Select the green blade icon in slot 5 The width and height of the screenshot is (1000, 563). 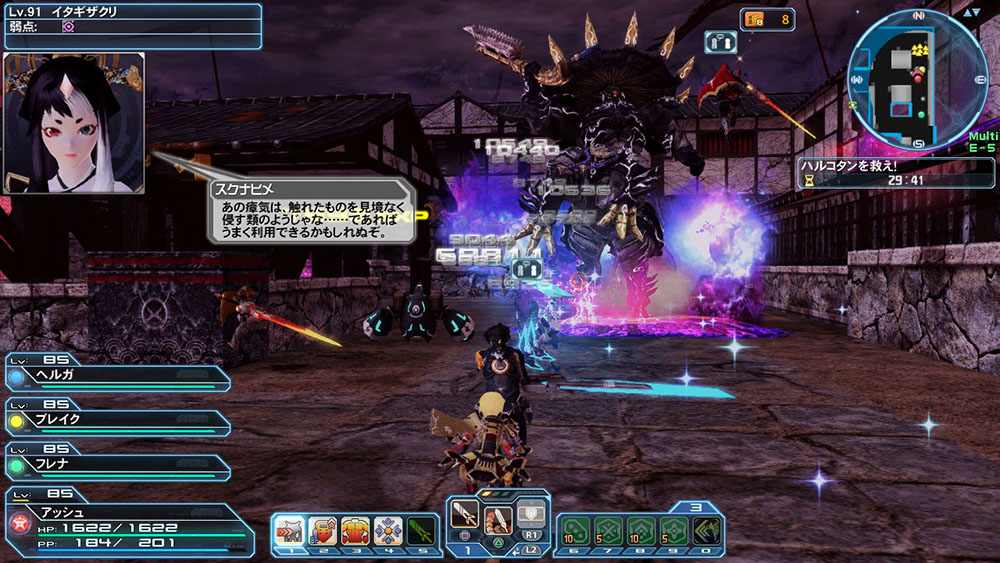421,529
